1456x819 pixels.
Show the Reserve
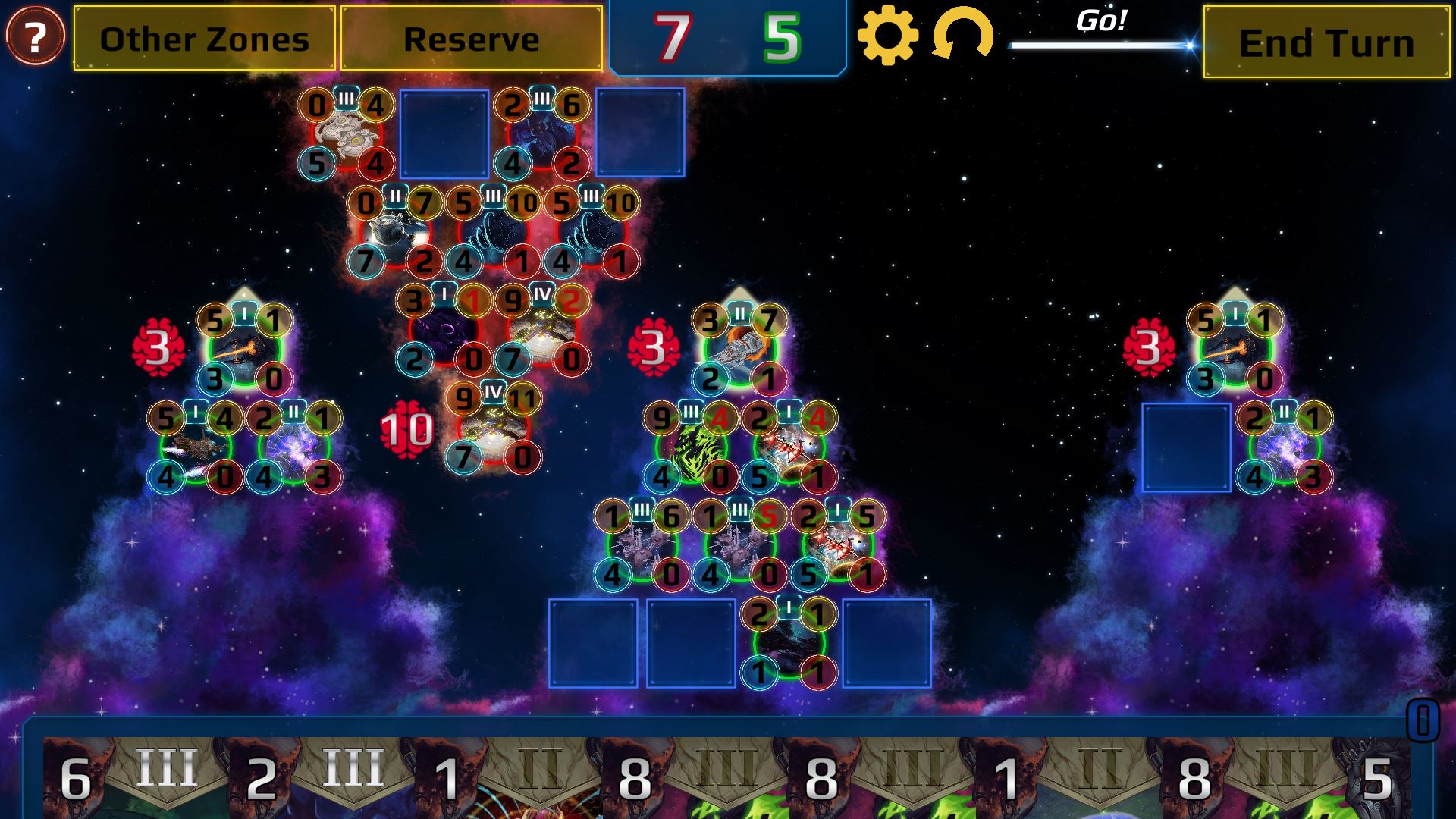(471, 39)
